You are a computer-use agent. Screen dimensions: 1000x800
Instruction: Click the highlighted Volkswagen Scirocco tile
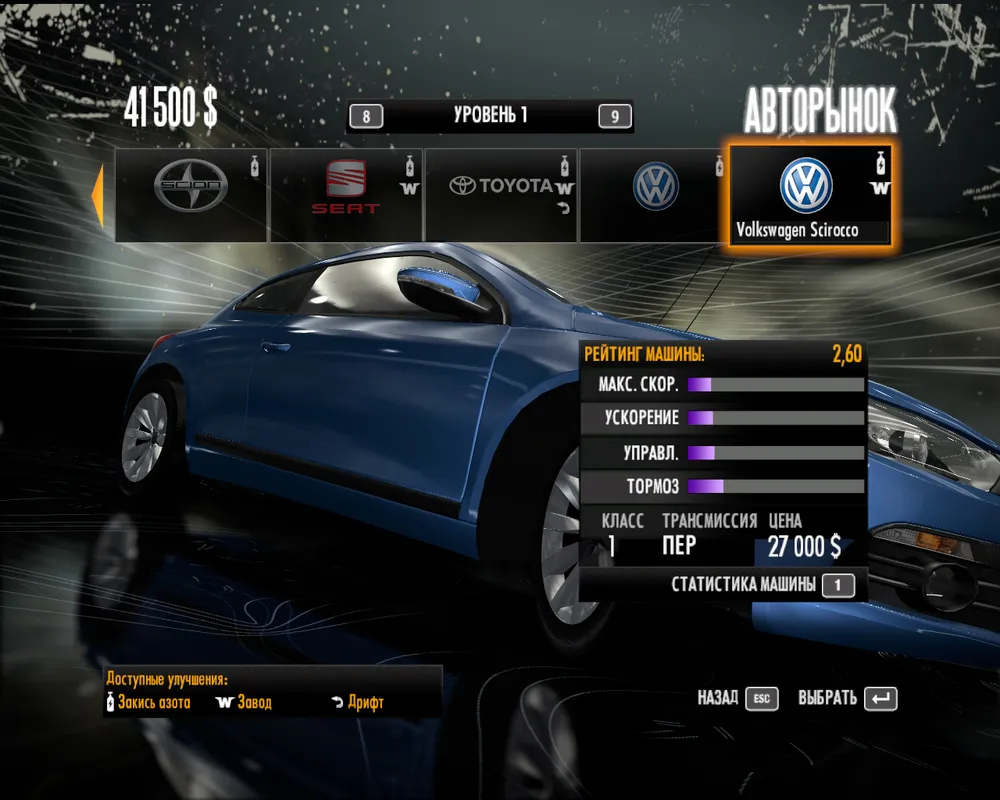(810, 196)
